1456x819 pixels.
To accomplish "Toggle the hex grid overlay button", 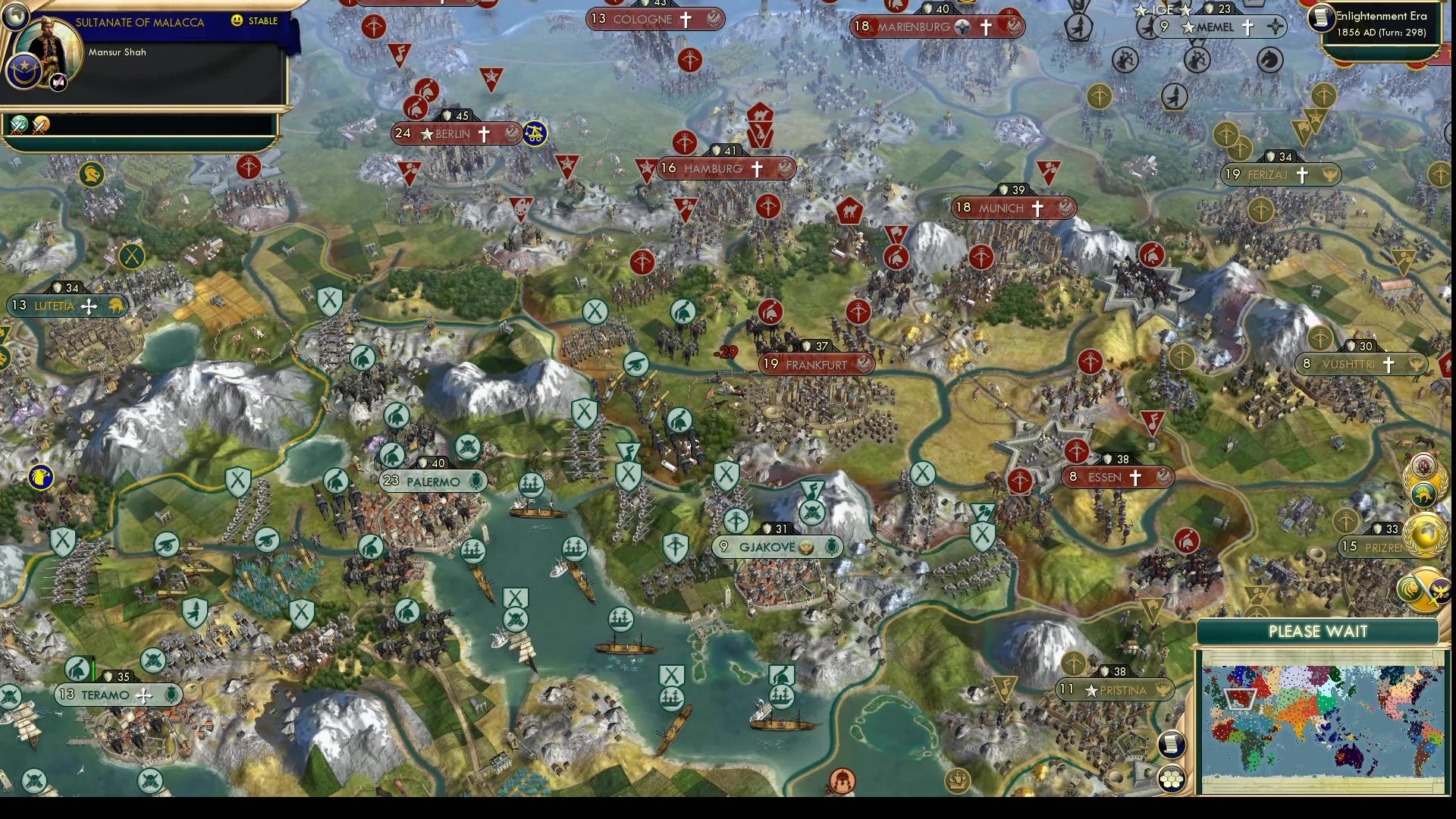I will pos(1172,780).
